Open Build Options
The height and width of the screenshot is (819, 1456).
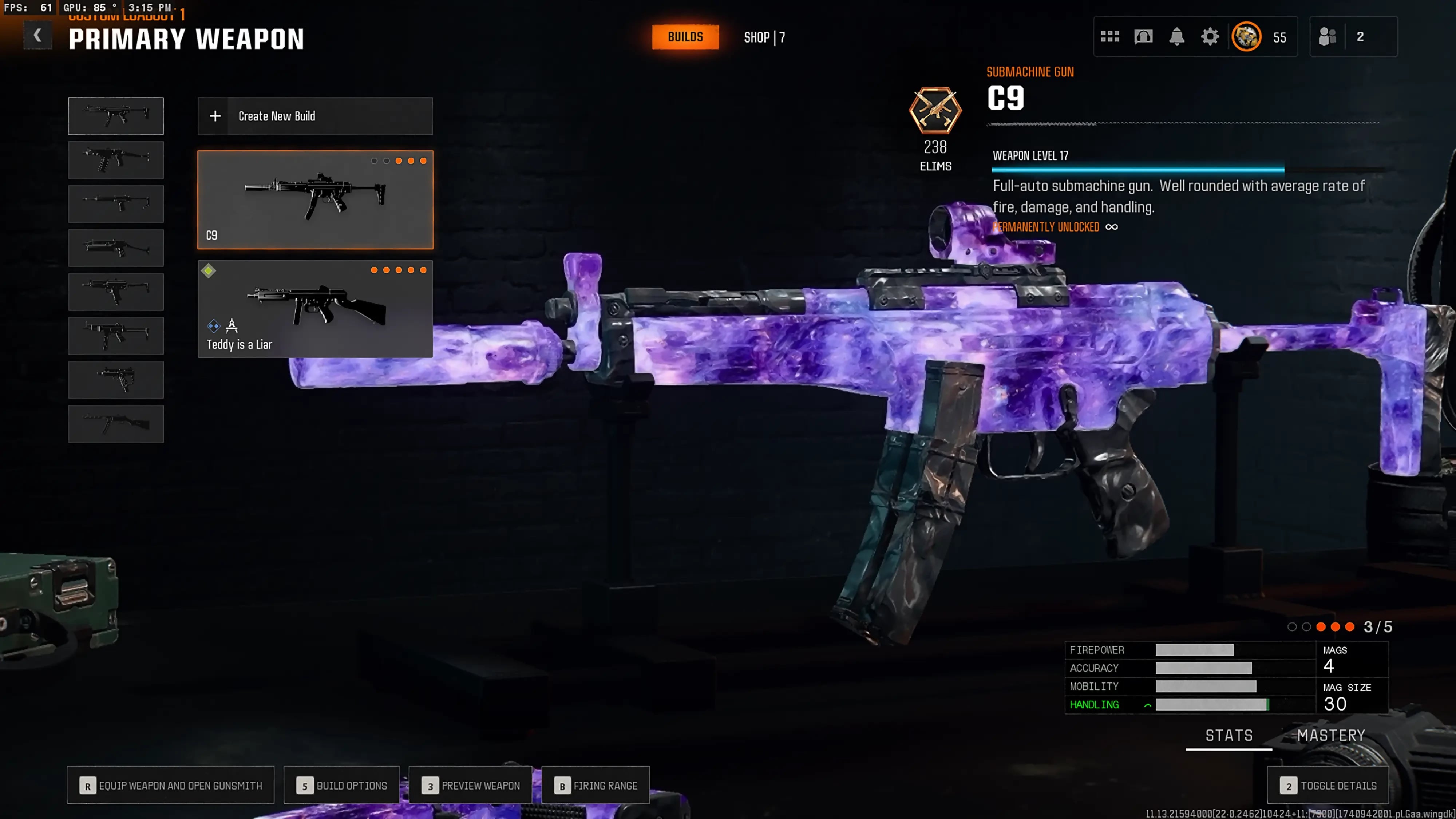341,785
